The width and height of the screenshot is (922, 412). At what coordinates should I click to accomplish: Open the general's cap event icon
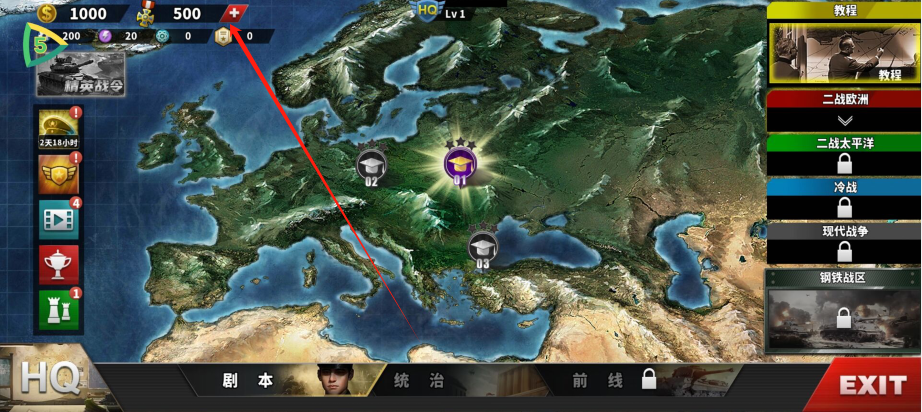[x=58, y=126]
